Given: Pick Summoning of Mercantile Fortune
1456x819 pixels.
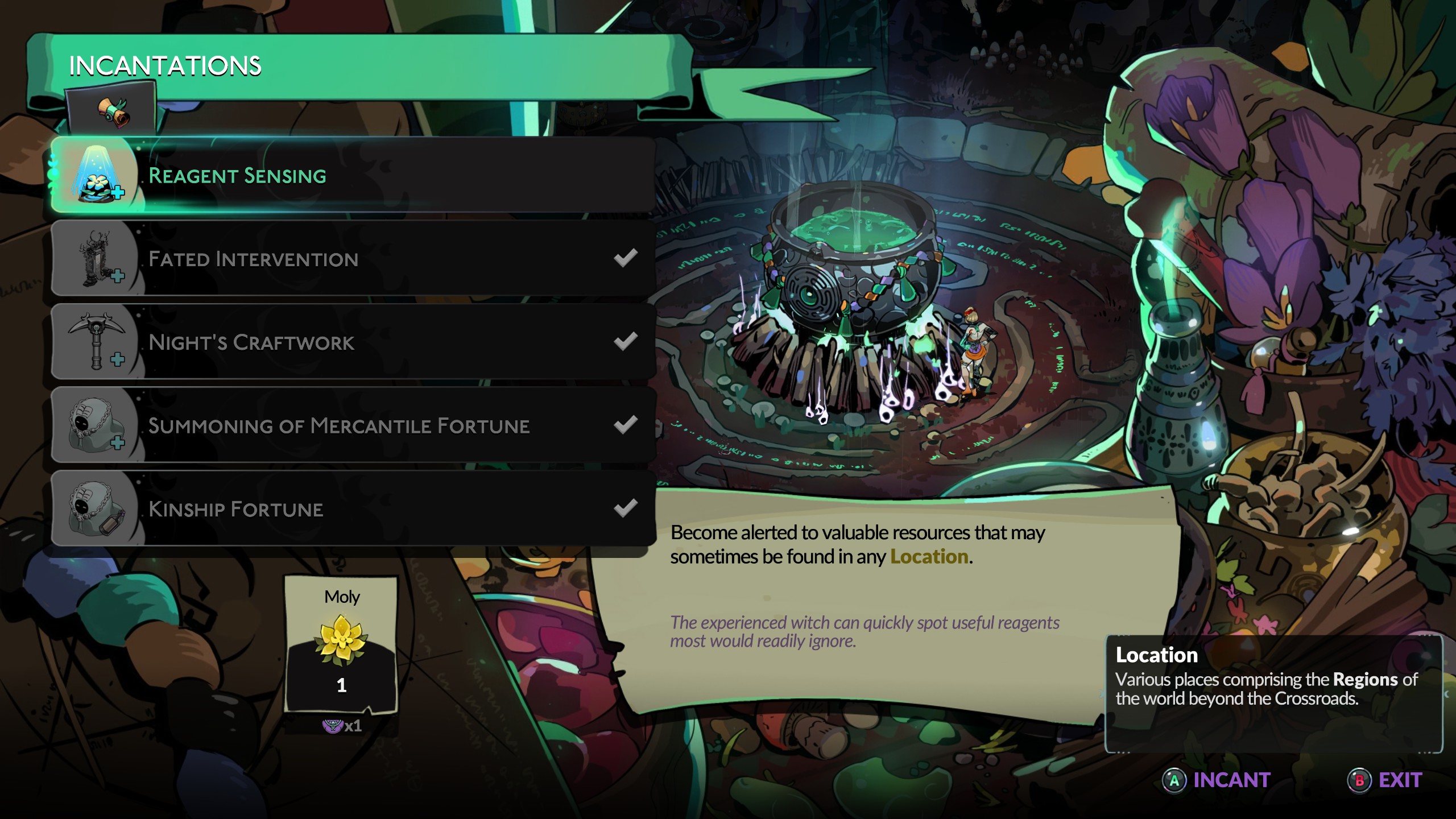Looking at the screenshot, I should tap(353, 425).
